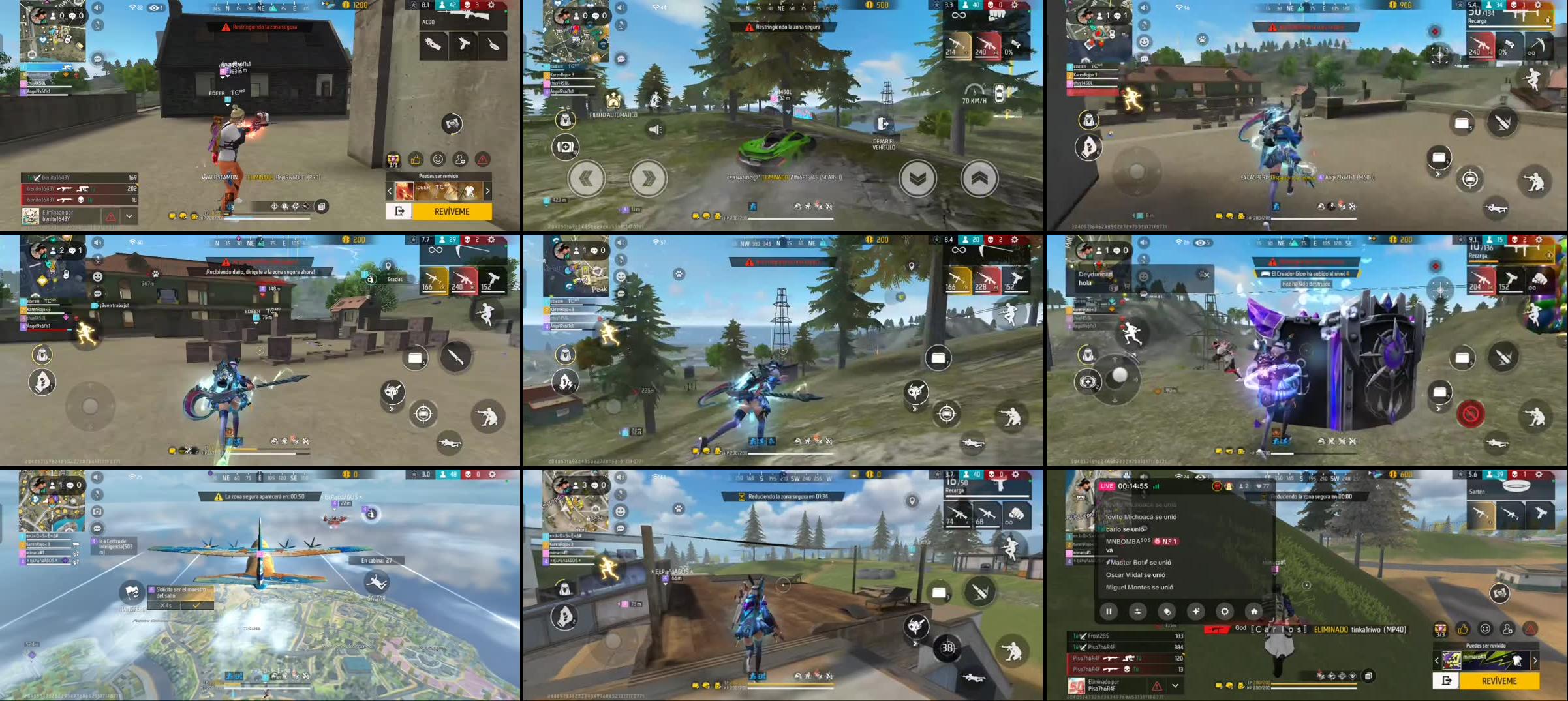The image size is (1568, 701).
Task: Tap the home icon in the LIVE panel
Action: pos(1254,612)
